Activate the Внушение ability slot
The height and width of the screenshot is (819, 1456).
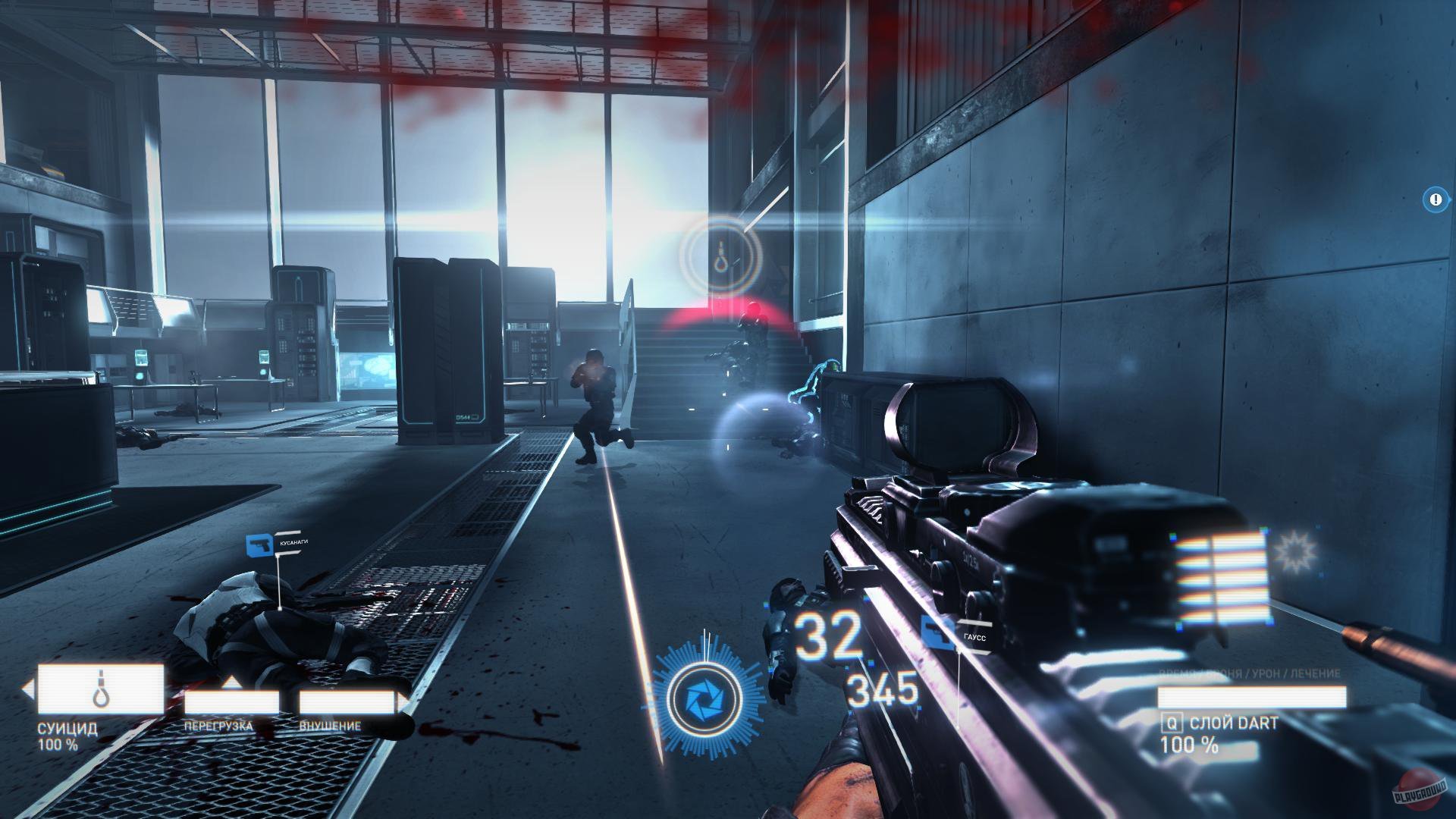point(347,702)
